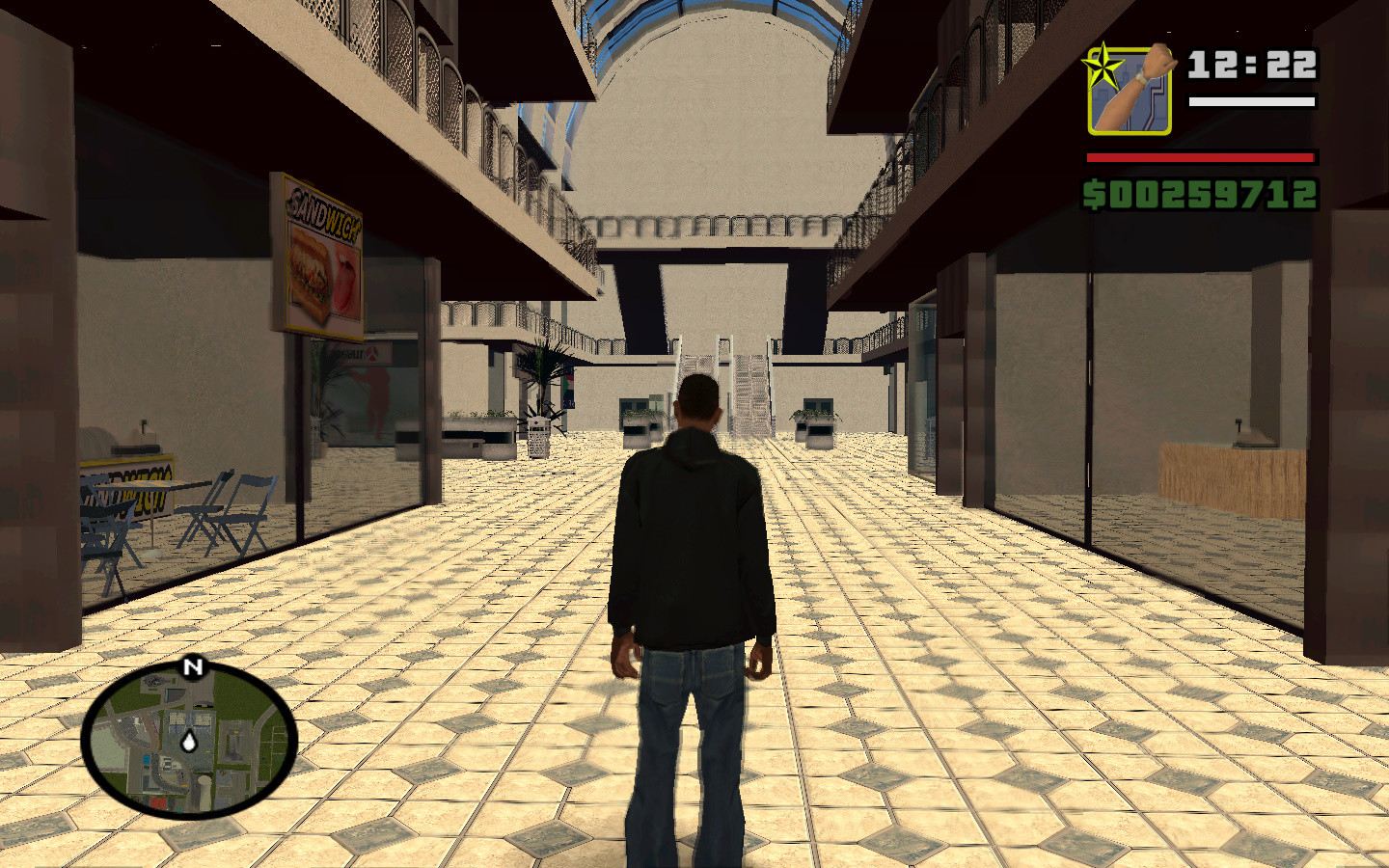Click the north indicator on the radar
1389x868 pixels.
[190, 666]
